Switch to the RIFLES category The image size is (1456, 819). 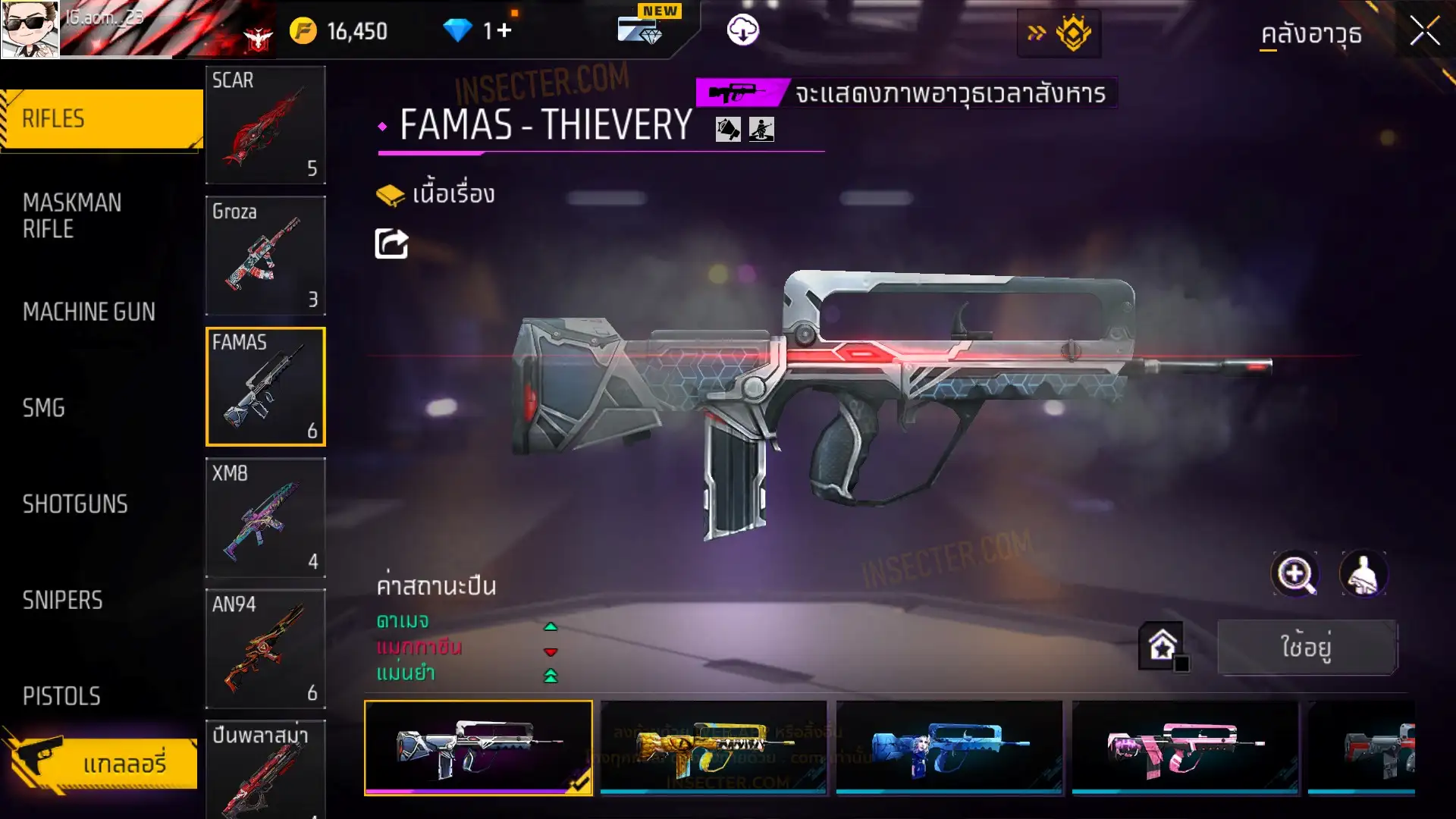(x=102, y=119)
